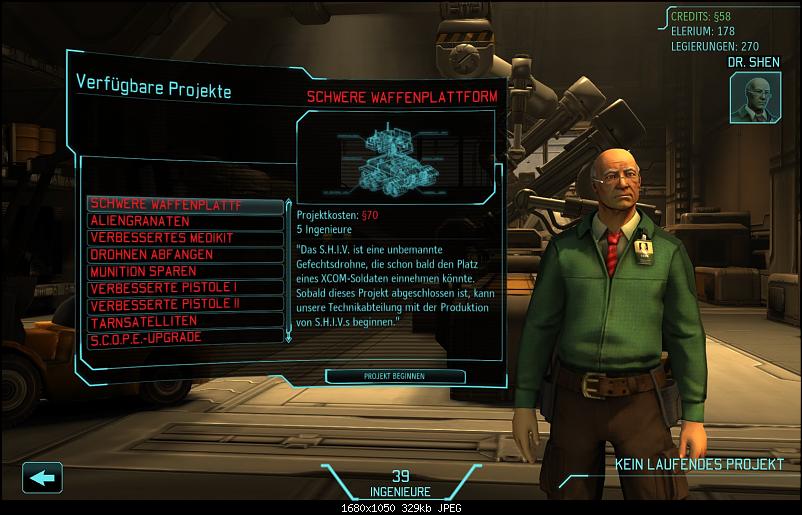Screen dimensions: 802x515
Task: Click the project list scrollbar
Action: [289, 270]
